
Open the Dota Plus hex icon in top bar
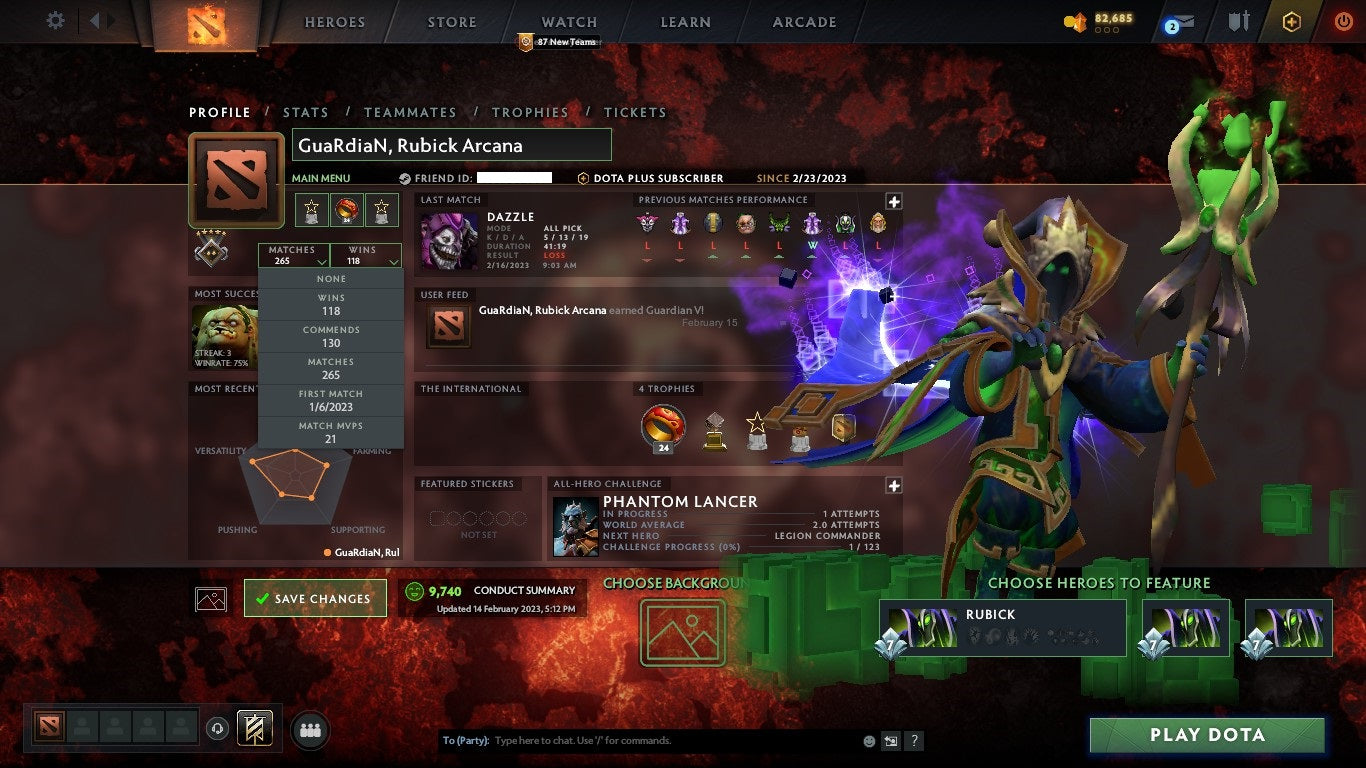[x=1289, y=20]
